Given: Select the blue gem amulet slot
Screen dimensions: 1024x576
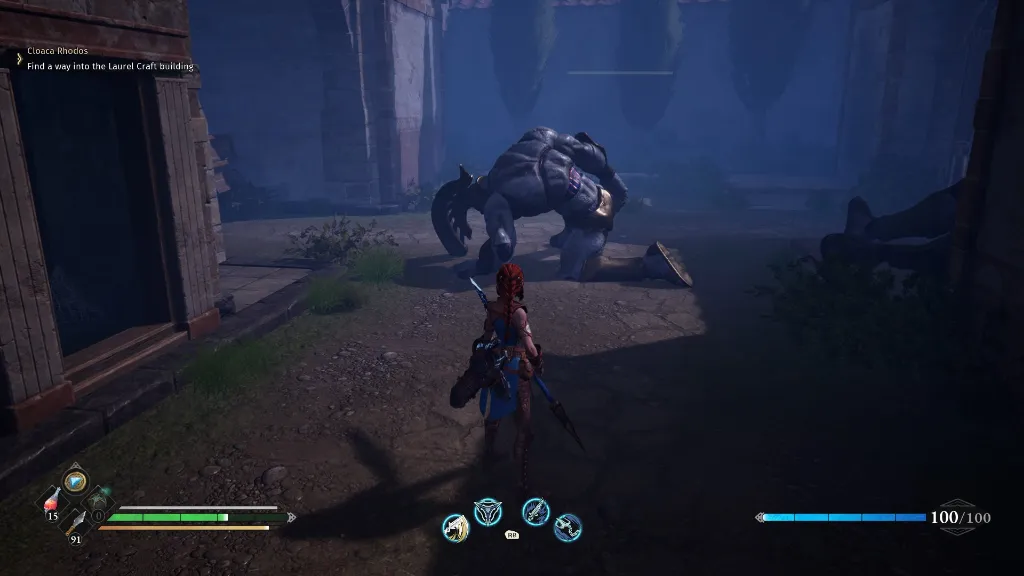Looking at the screenshot, I should pyautogui.click(x=76, y=481).
